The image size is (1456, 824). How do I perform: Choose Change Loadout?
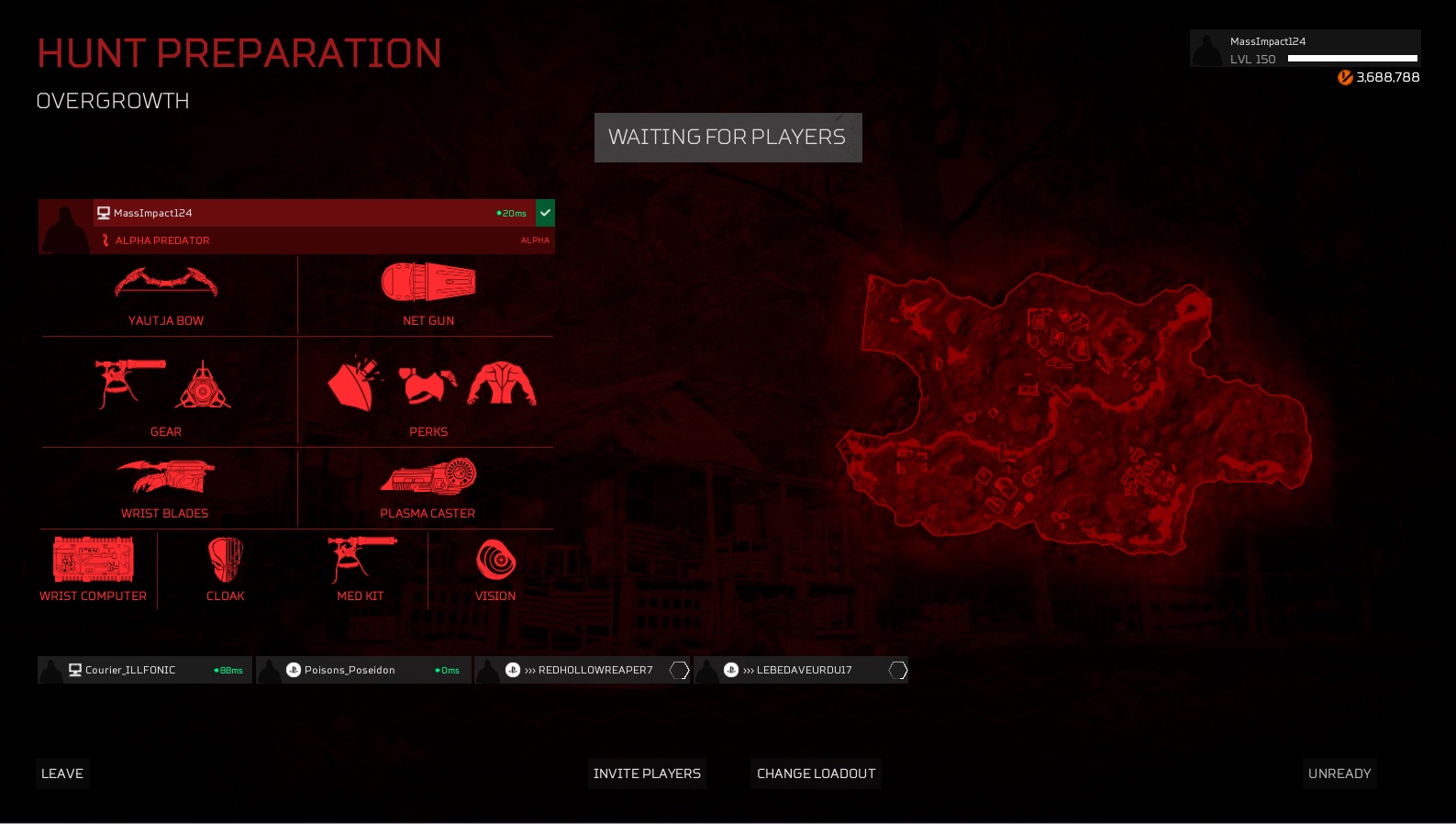(x=816, y=774)
